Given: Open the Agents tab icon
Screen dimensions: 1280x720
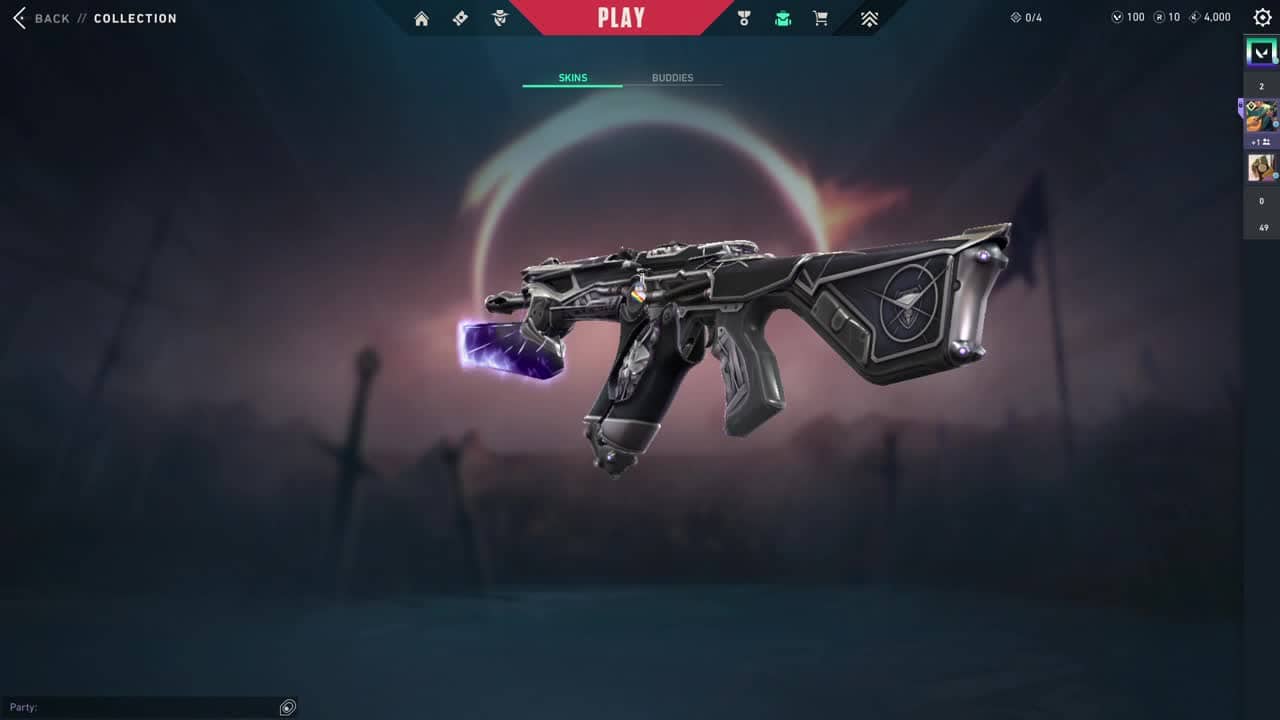Looking at the screenshot, I should [500, 18].
